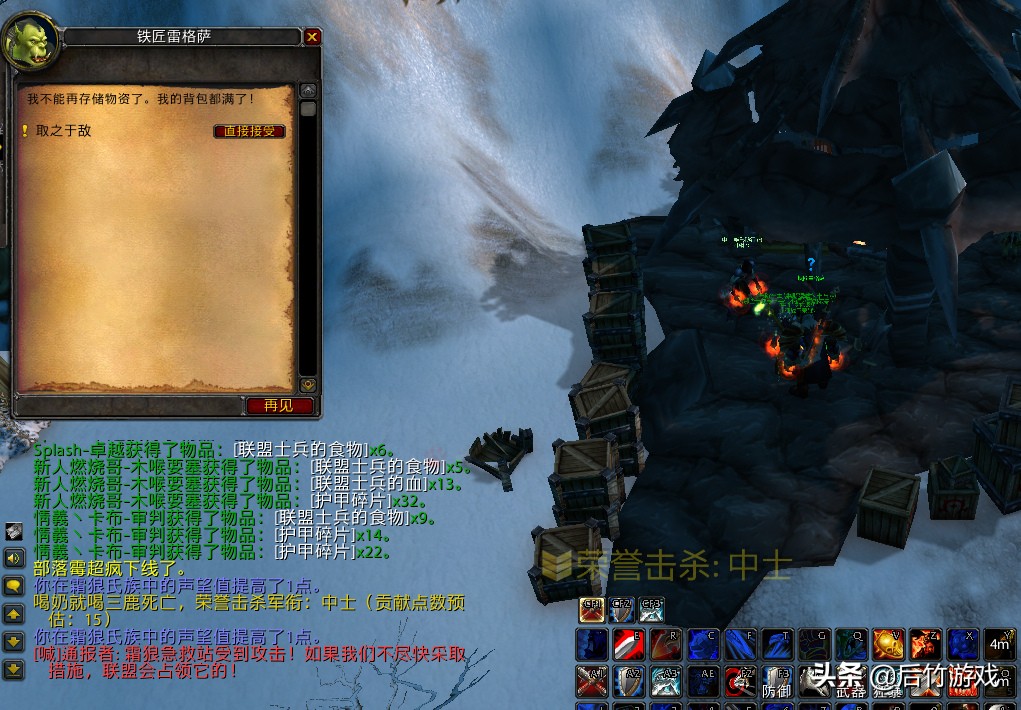The width and height of the screenshot is (1021, 710).
Task: Activate the CF3 stance icon
Action: (x=651, y=609)
